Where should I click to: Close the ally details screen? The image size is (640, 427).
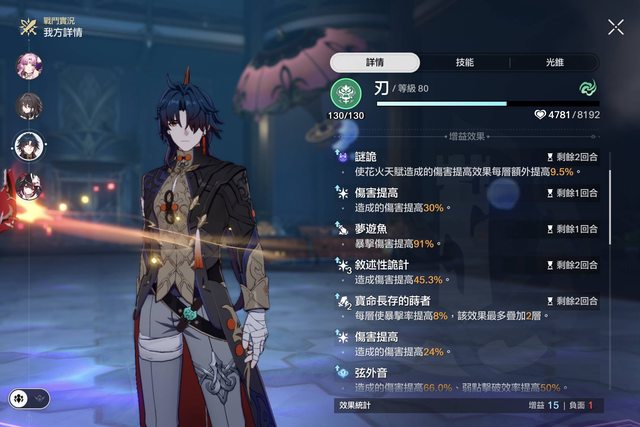615,28
